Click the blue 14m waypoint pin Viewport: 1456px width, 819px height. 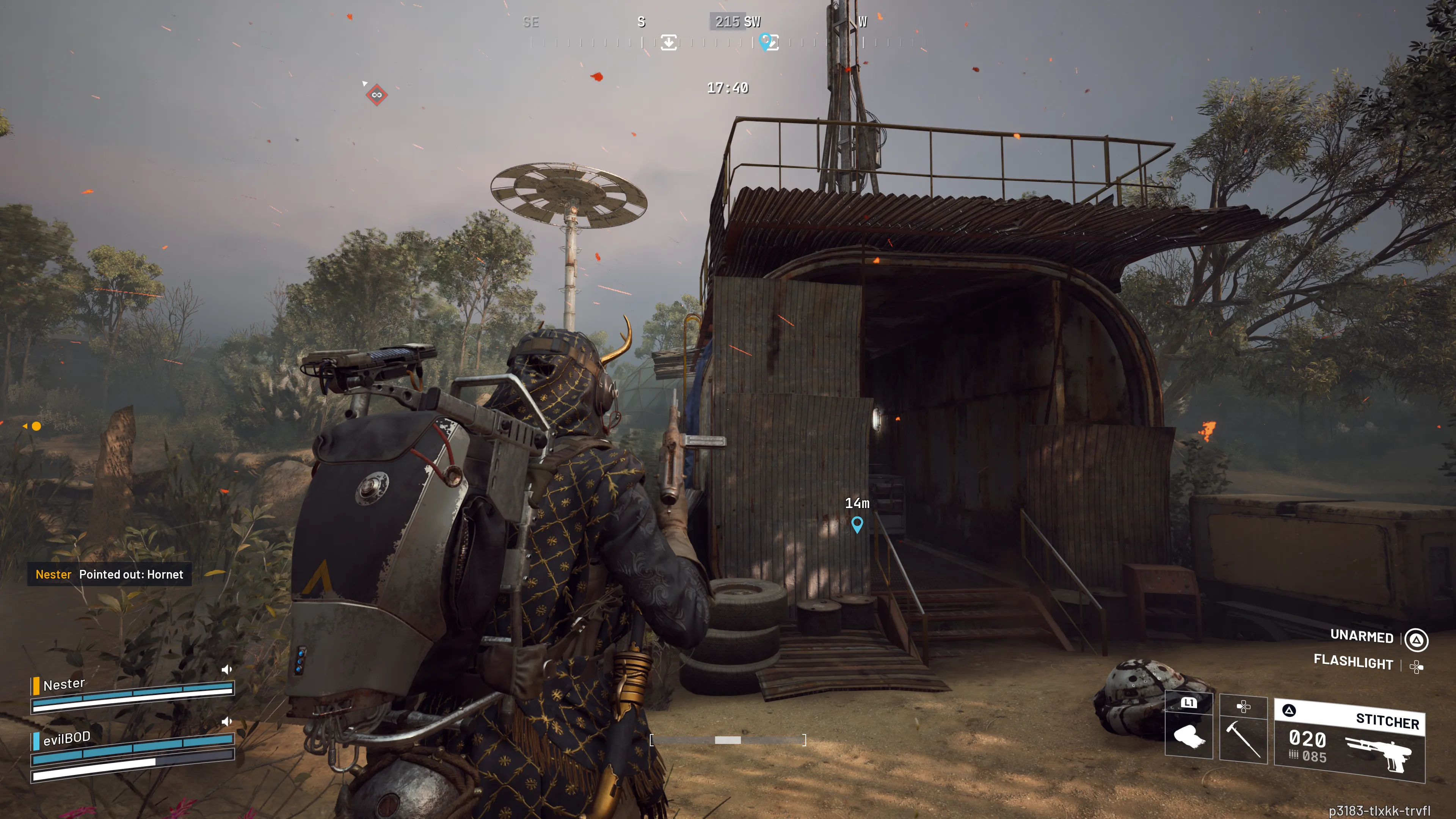[x=857, y=524]
